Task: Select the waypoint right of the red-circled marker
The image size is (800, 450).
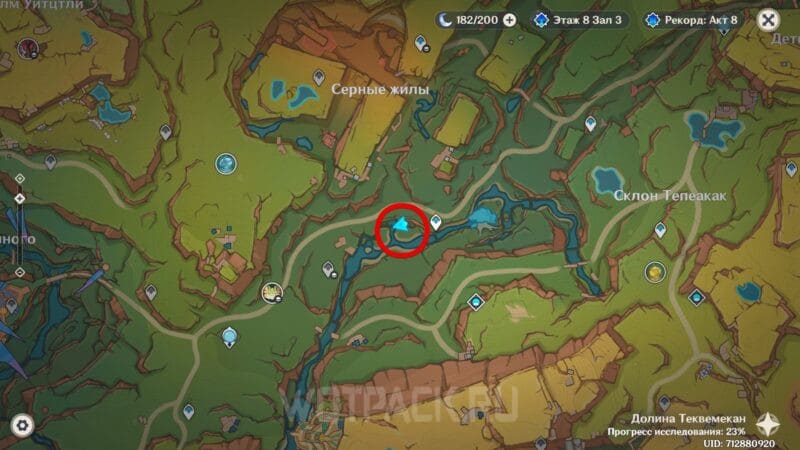Action: tap(437, 222)
